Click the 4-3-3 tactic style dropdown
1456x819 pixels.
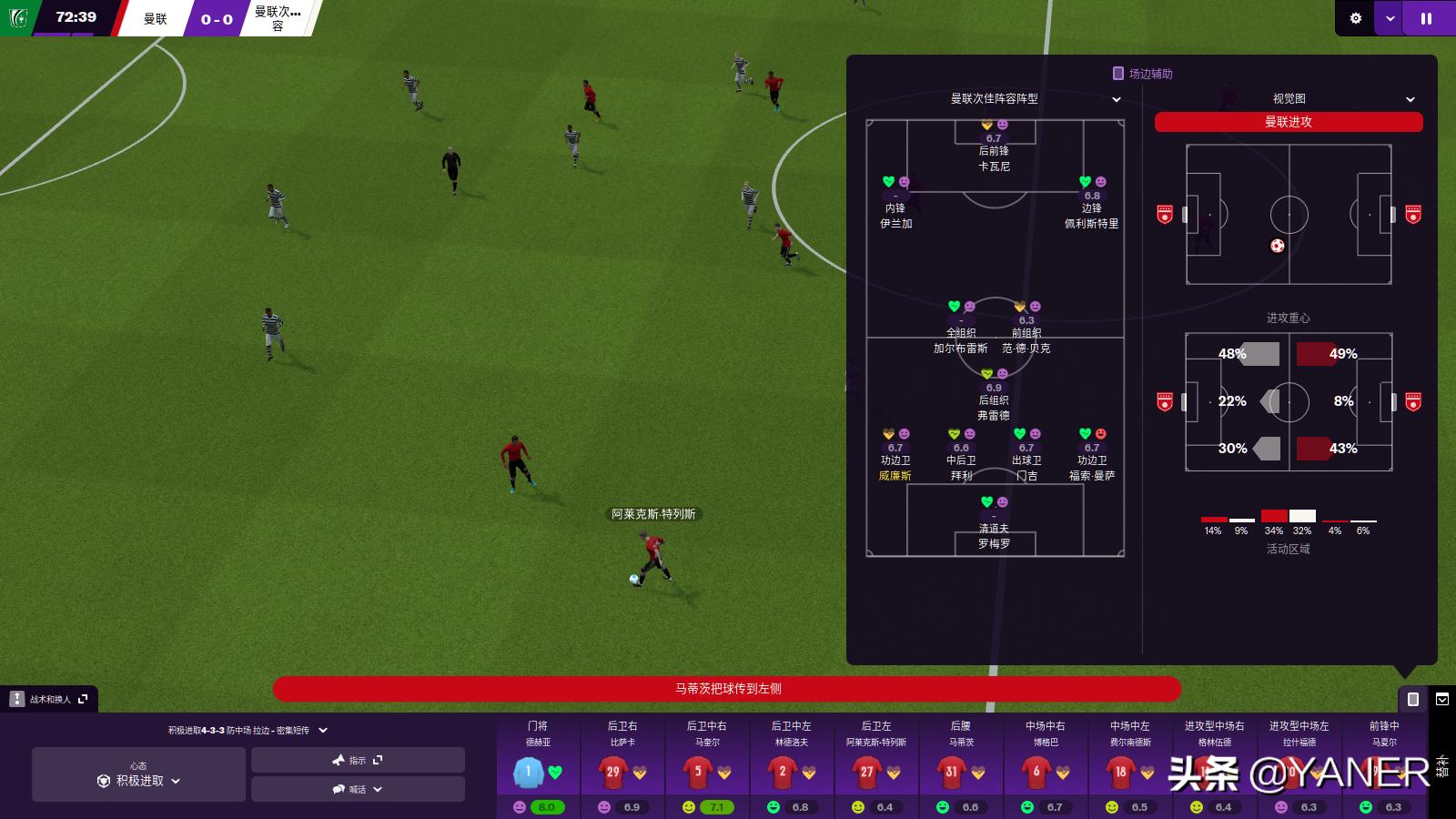[x=248, y=730]
